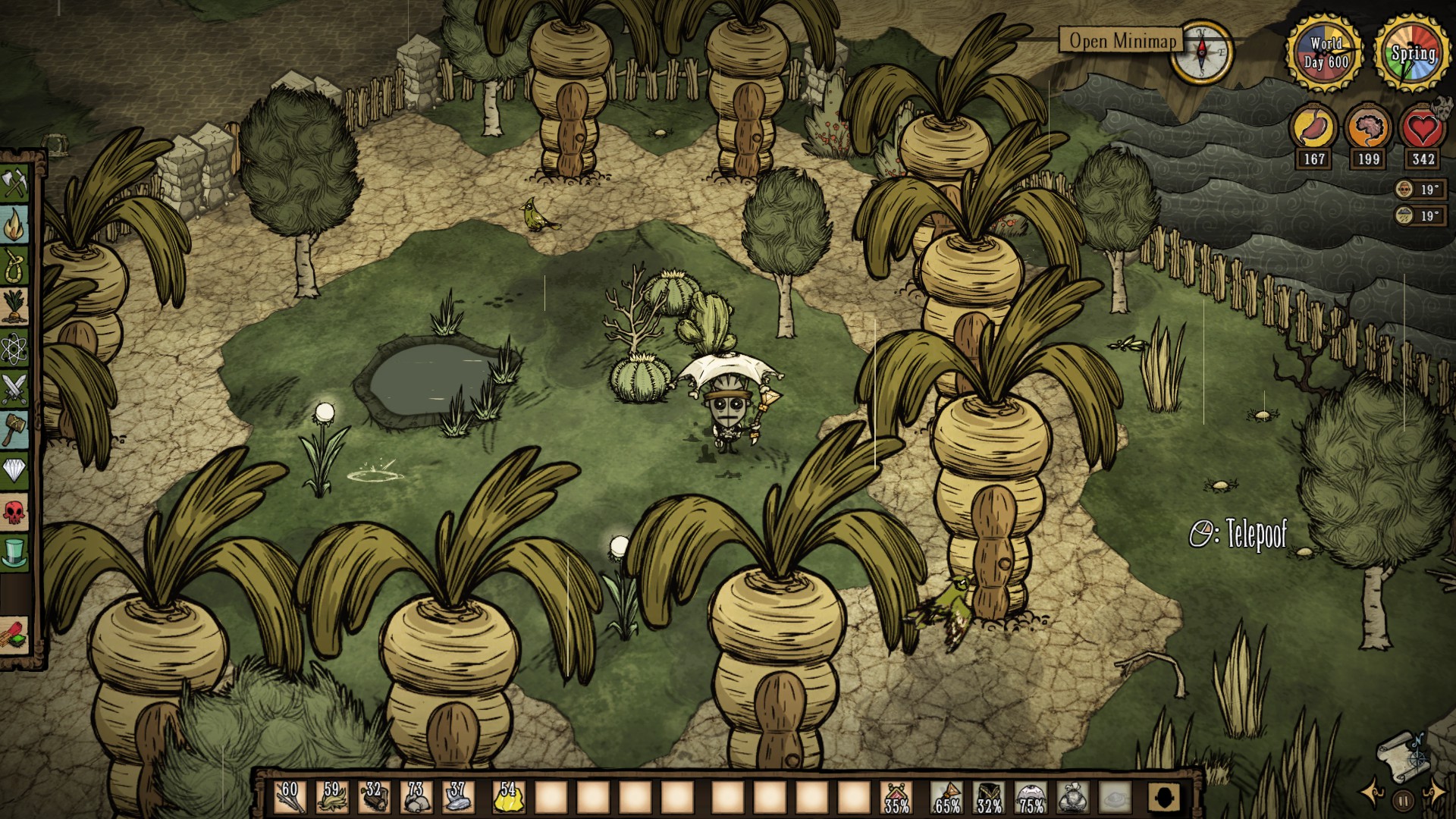Select the hammer Structures crafting tab
Viewport: 1456px width, 819px height.
(x=15, y=431)
